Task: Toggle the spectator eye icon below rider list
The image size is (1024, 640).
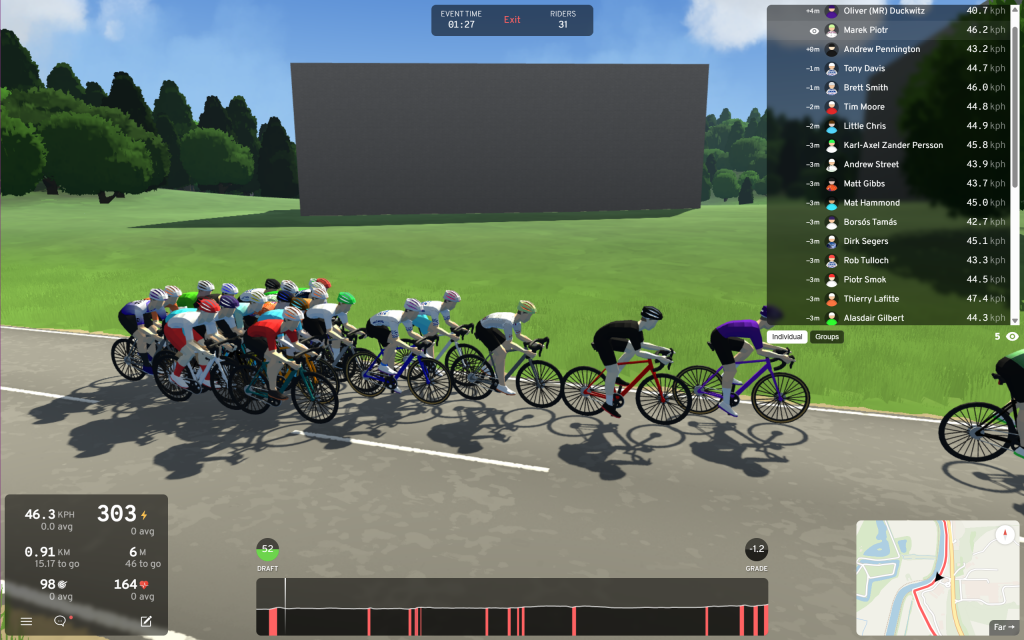Action: click(x=1012, y=337)
